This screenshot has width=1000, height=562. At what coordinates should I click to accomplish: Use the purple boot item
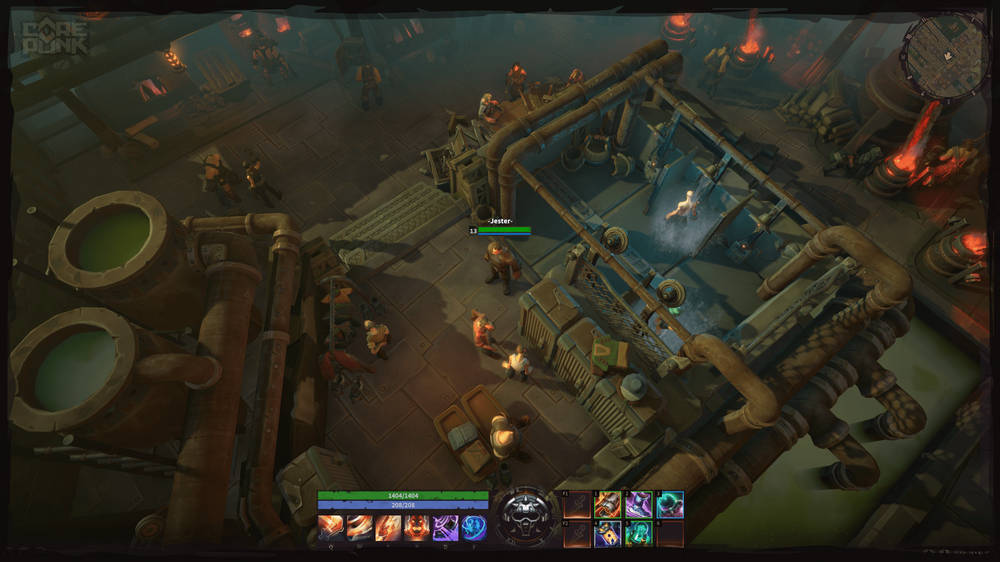click(638, 504)
